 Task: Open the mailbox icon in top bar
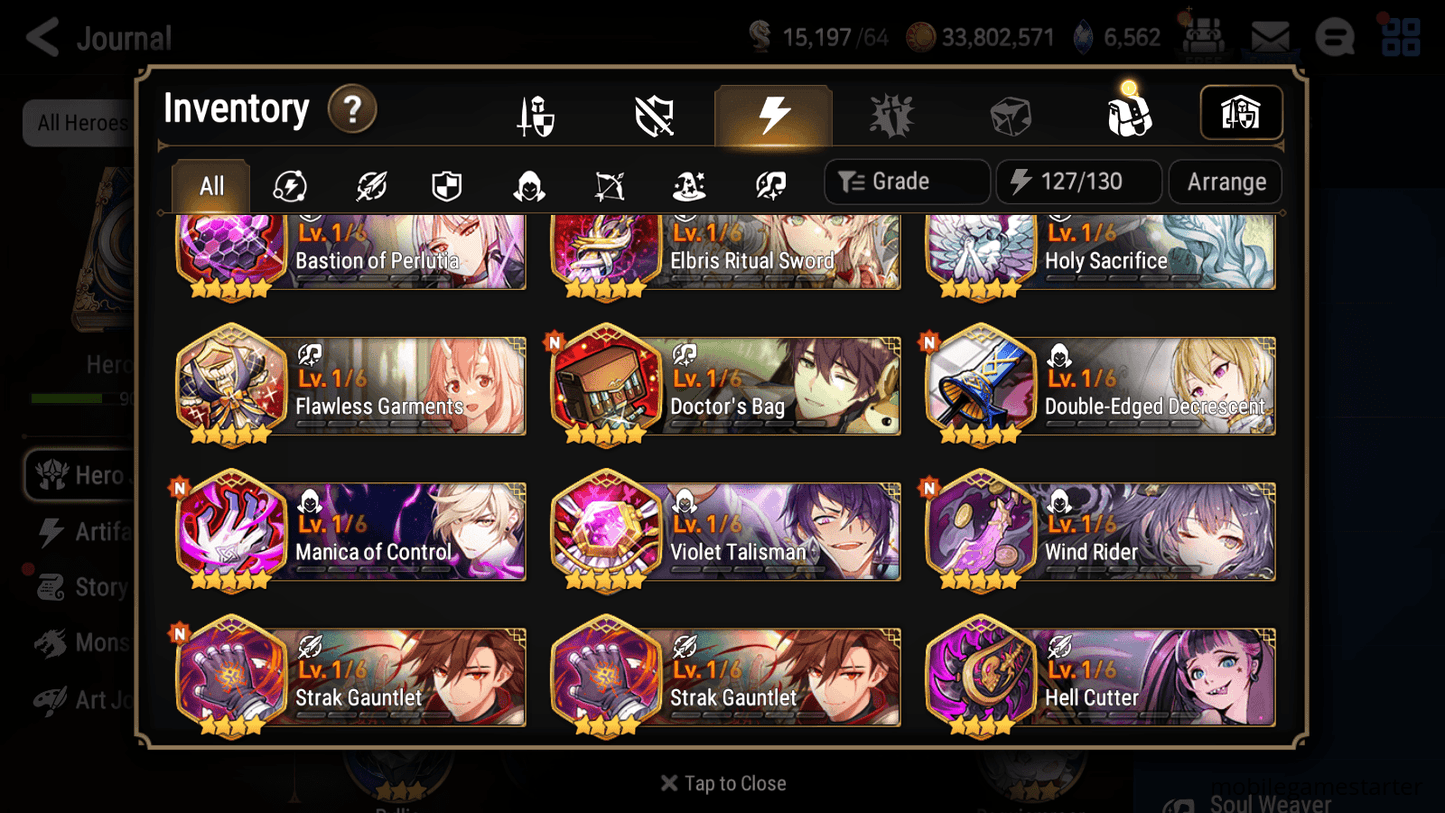coord(1270,36)
